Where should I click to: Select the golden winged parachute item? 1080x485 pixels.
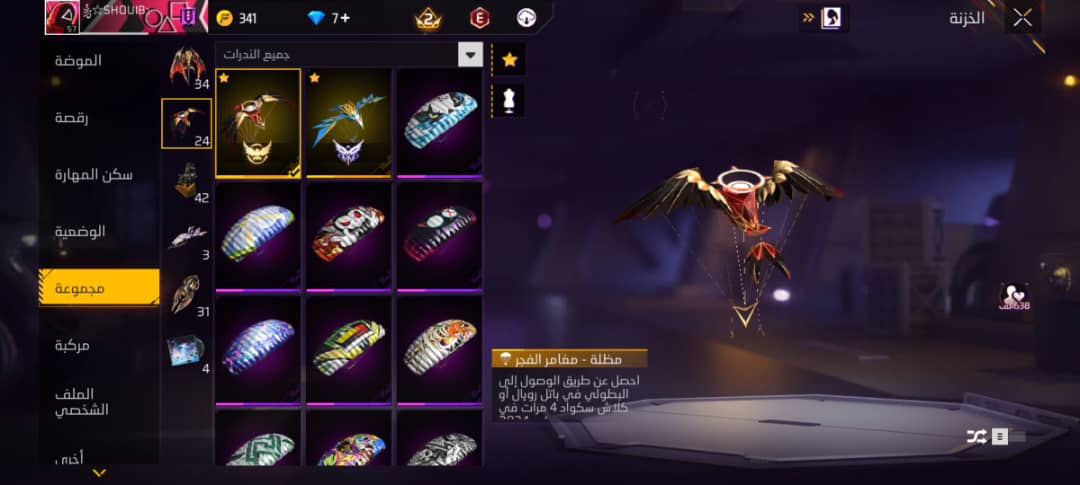click(258, 122)
